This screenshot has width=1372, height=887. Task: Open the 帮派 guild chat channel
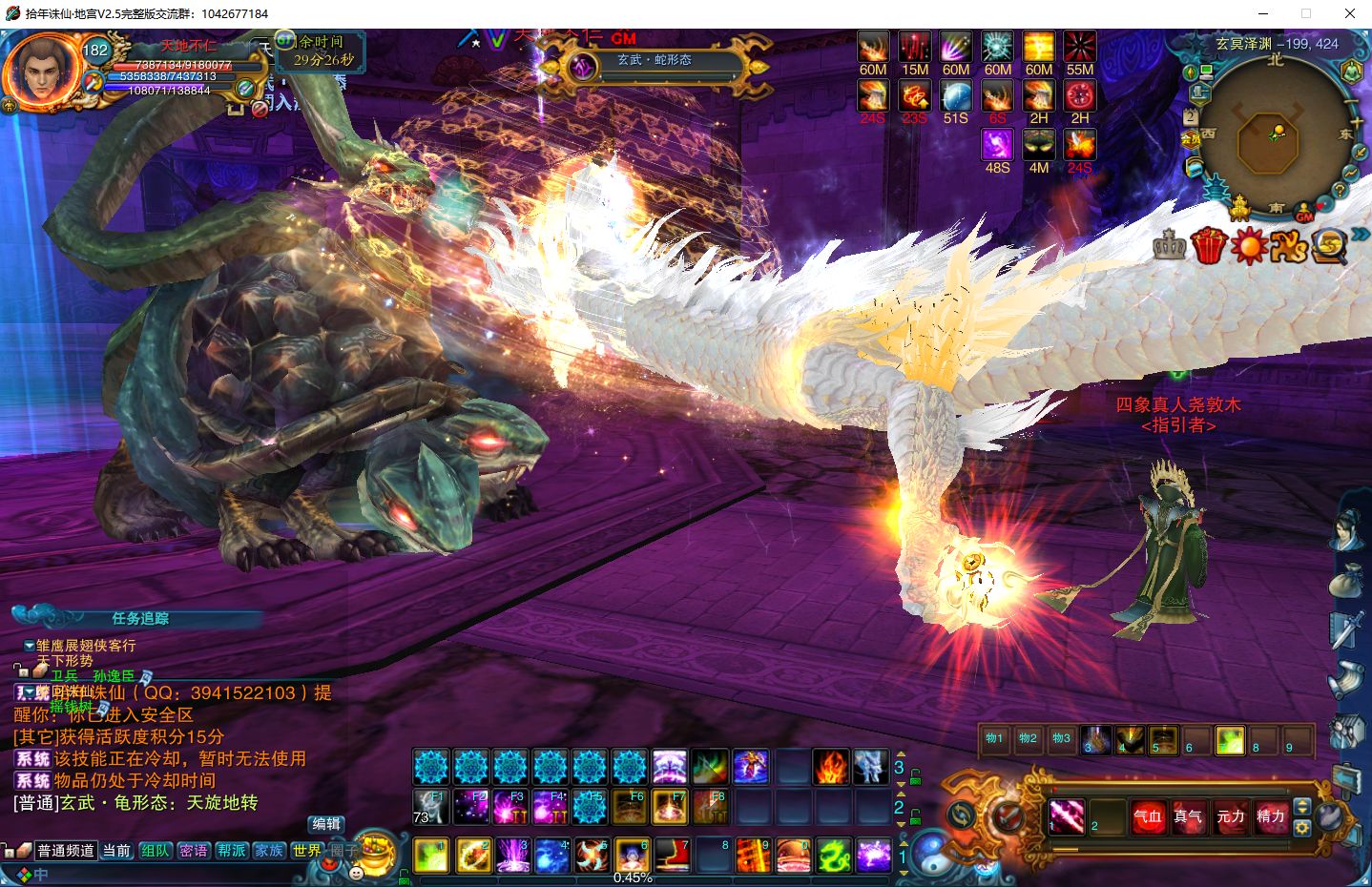click(x=232, y=851)
